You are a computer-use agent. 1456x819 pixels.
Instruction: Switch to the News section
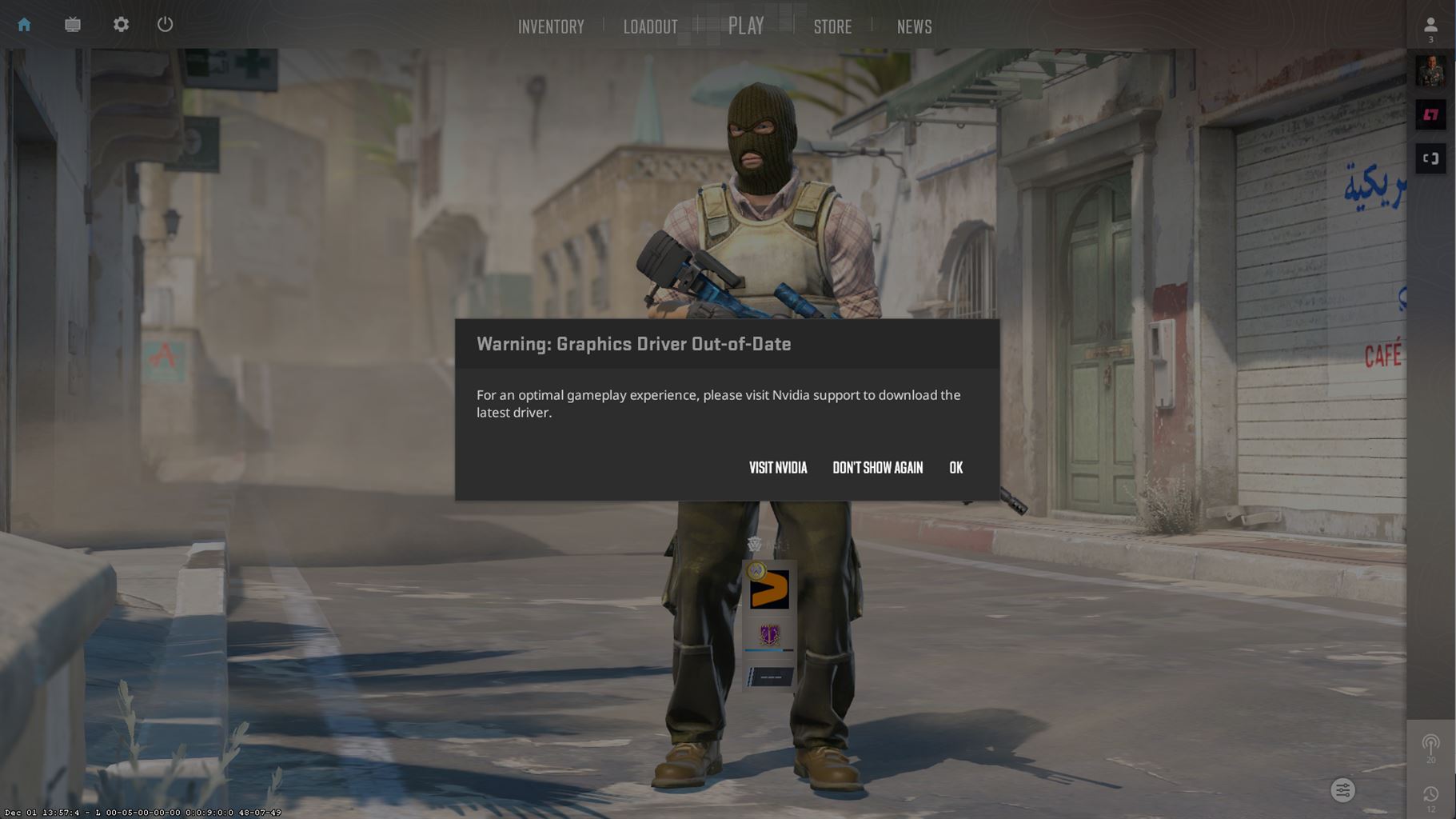click(x=914, y=26)
